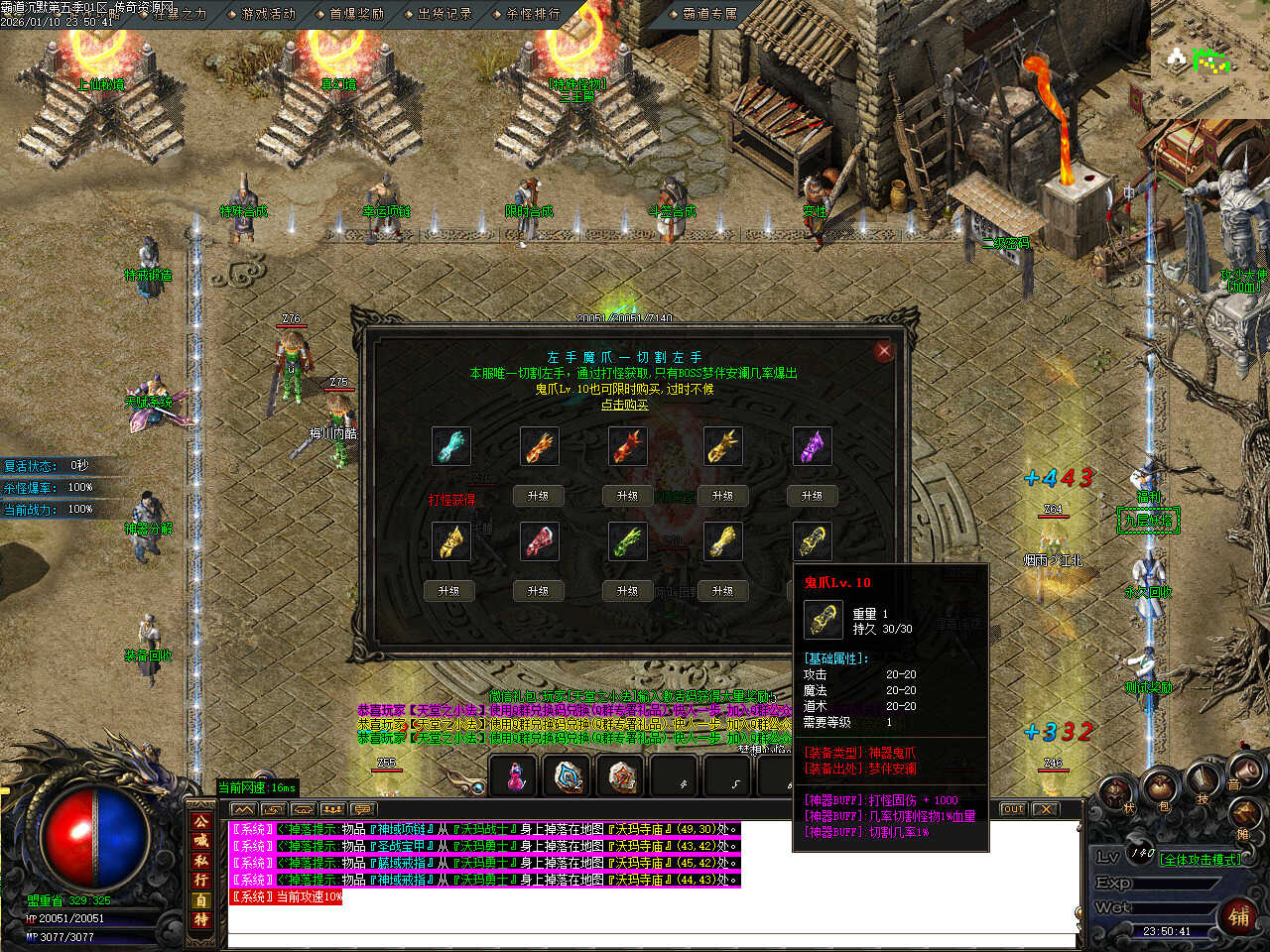Choose the pink-red claw item
Image resolution: width=1270 pixels, height=952 pixels.
coord(539,542)
